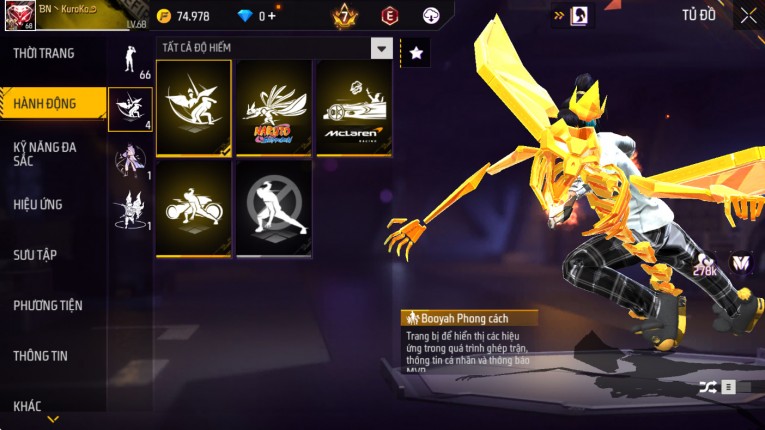The width and height of the screenshot is (765, 430).
Task: Switch to KỸ NĂNG ĐA SẮC
Action: click(x=45, y=153)
